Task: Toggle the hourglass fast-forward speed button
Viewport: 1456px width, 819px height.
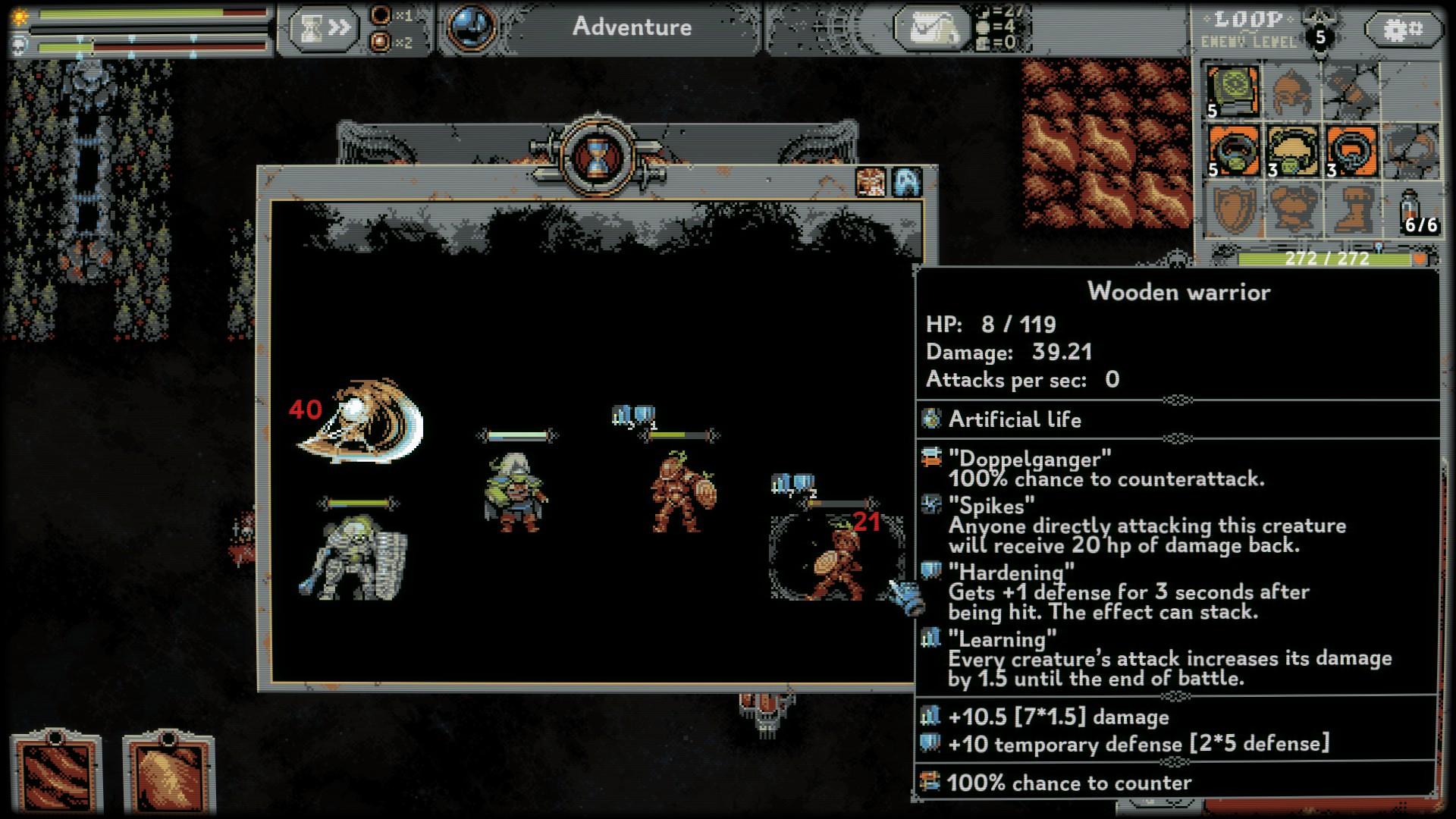Action: click(324, 29)
